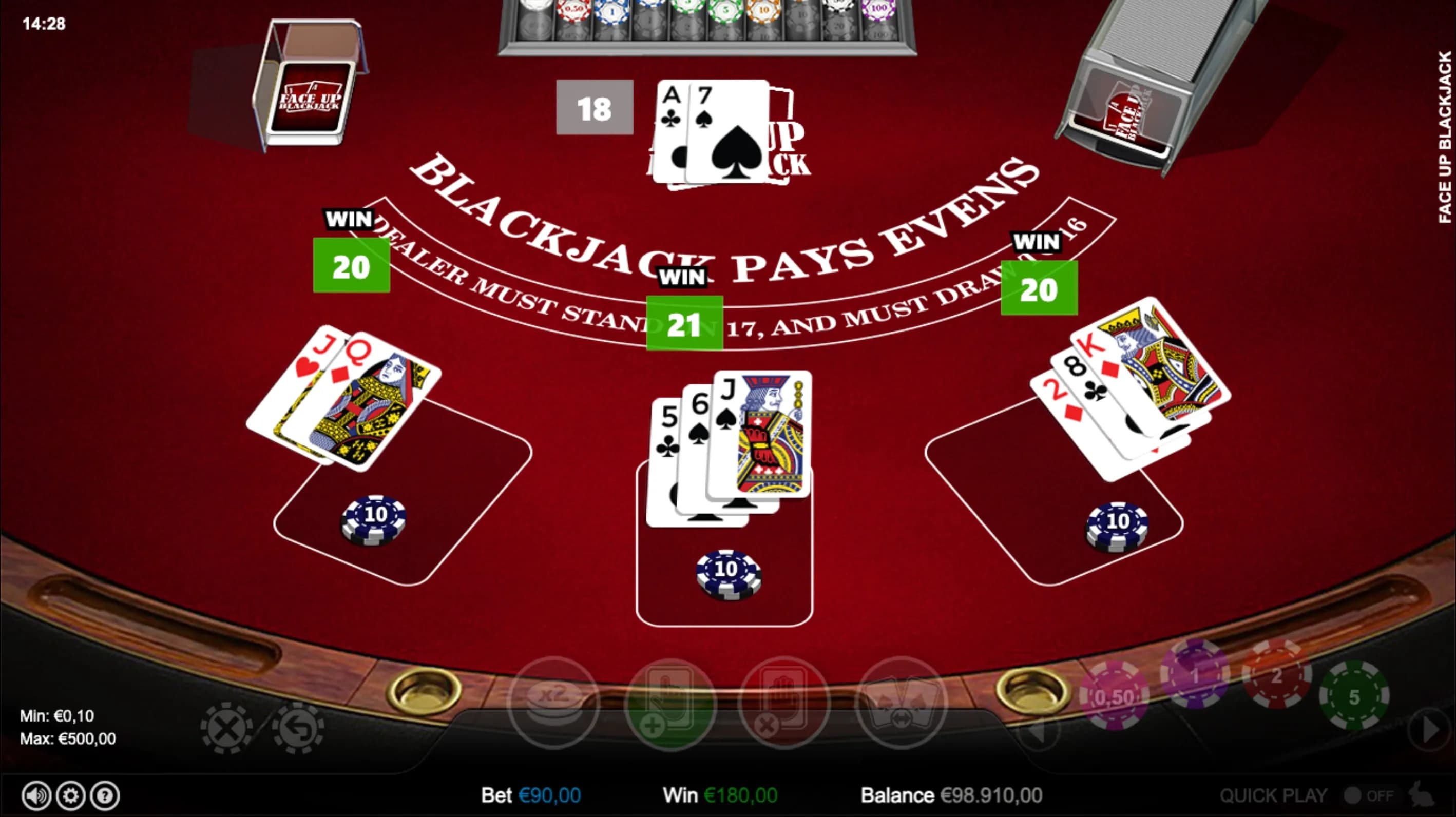Clear all bets with the X chip
Image resolution: width=1456 pixels, height=817 pixels.
pyautogui.click(x=226, y=728)
